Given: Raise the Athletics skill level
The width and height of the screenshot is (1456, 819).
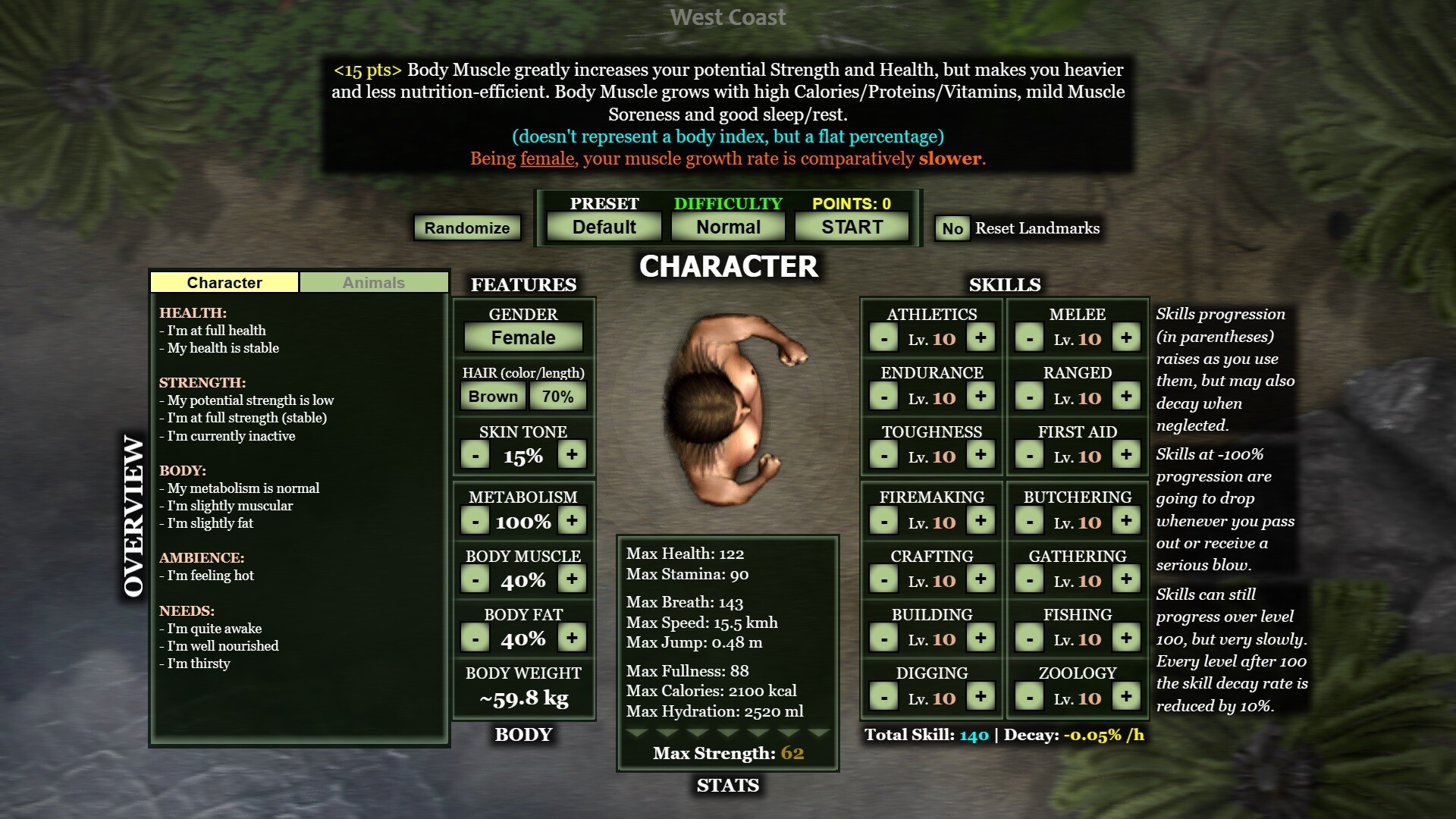Looking at the screenshot, I should (x=981, y=338).
